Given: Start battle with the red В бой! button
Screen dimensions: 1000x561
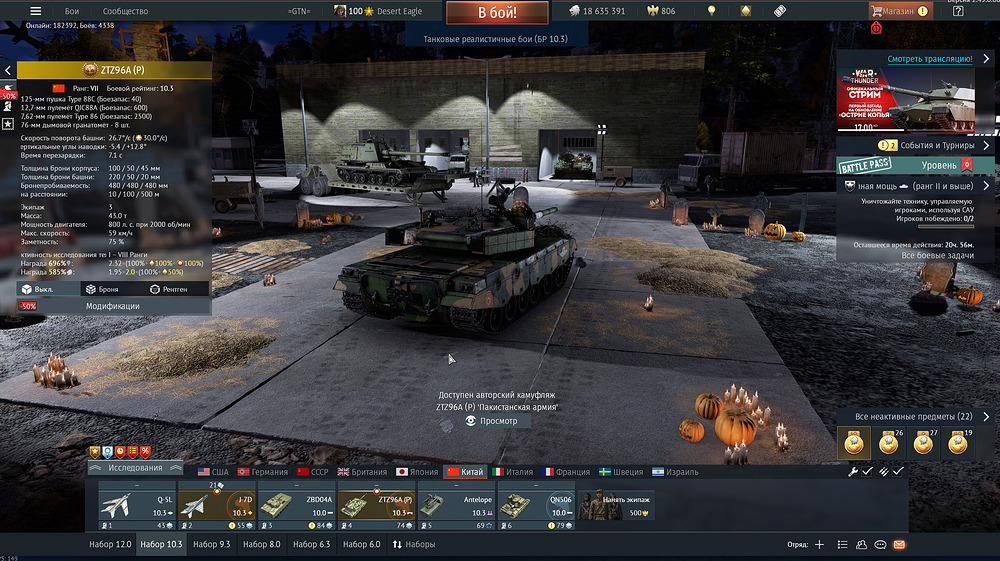Looking at the screenshot, I should pos(497,13).
